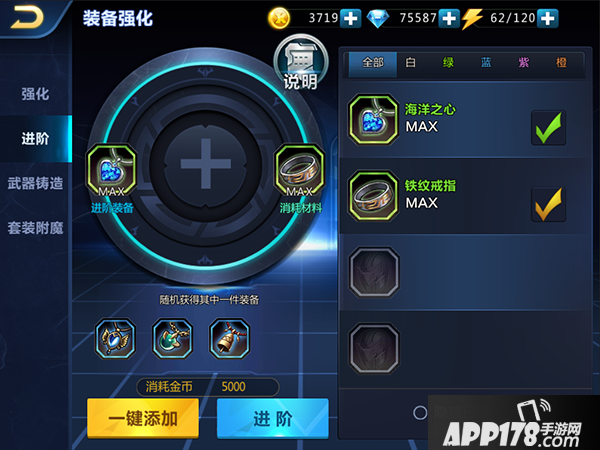Filter by 紫 purple quality
This screenshot has width=600, height=450.
click(x=523, y=62)
